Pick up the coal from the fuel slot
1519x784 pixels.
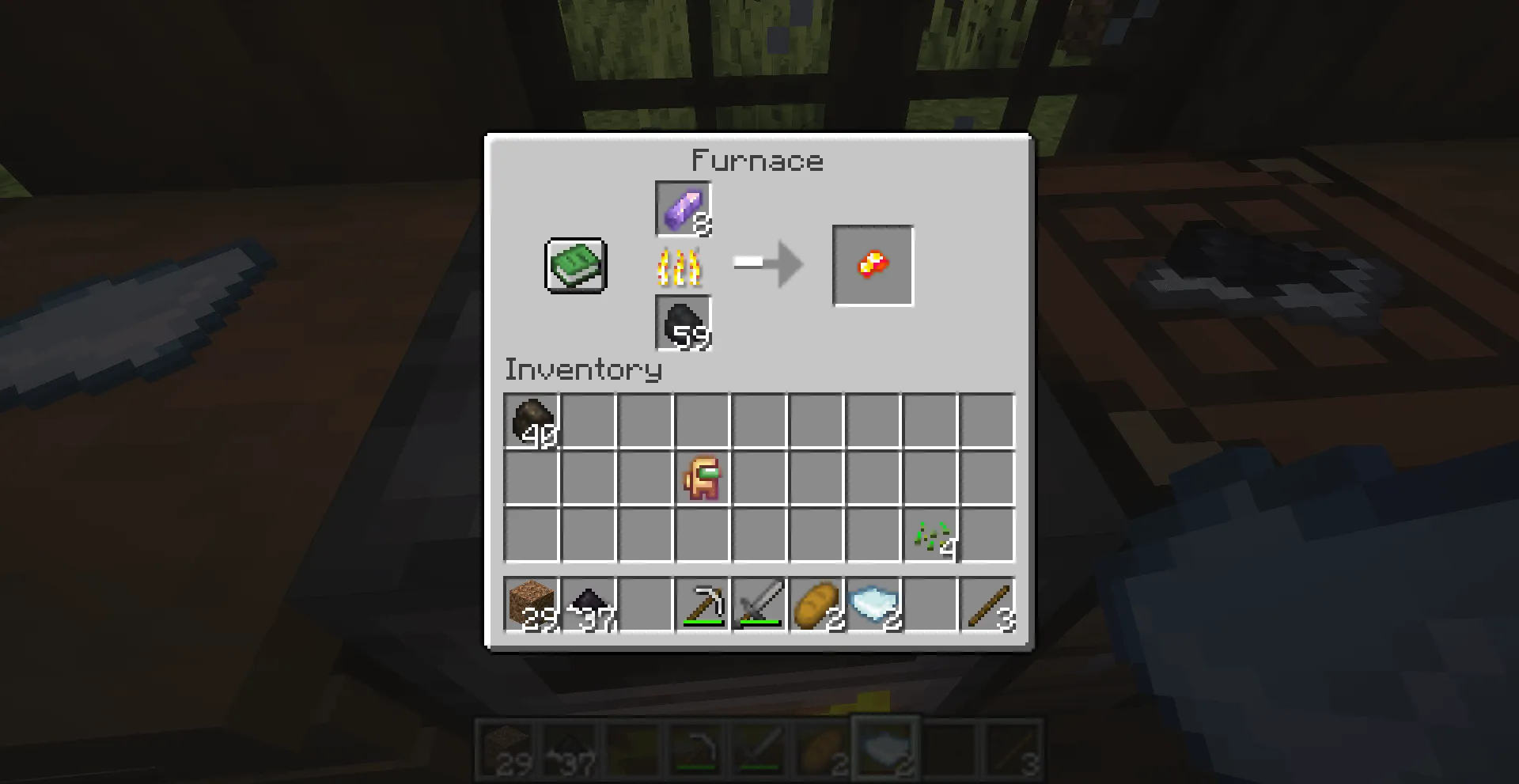coord(683,323)
